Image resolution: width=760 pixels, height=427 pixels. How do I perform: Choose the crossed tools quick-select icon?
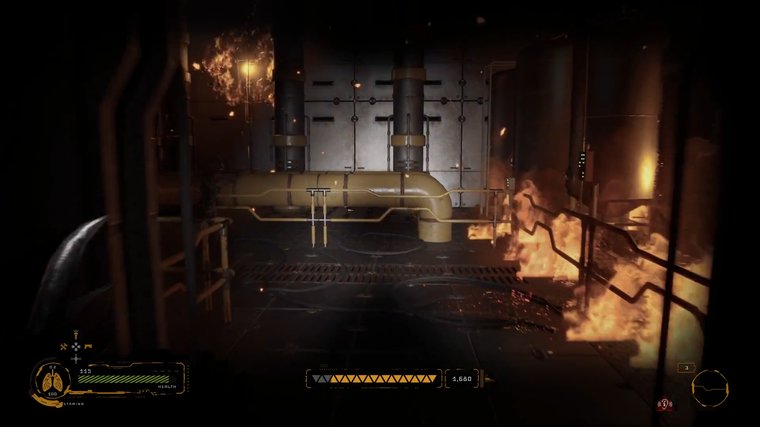(x=63, y=347)
